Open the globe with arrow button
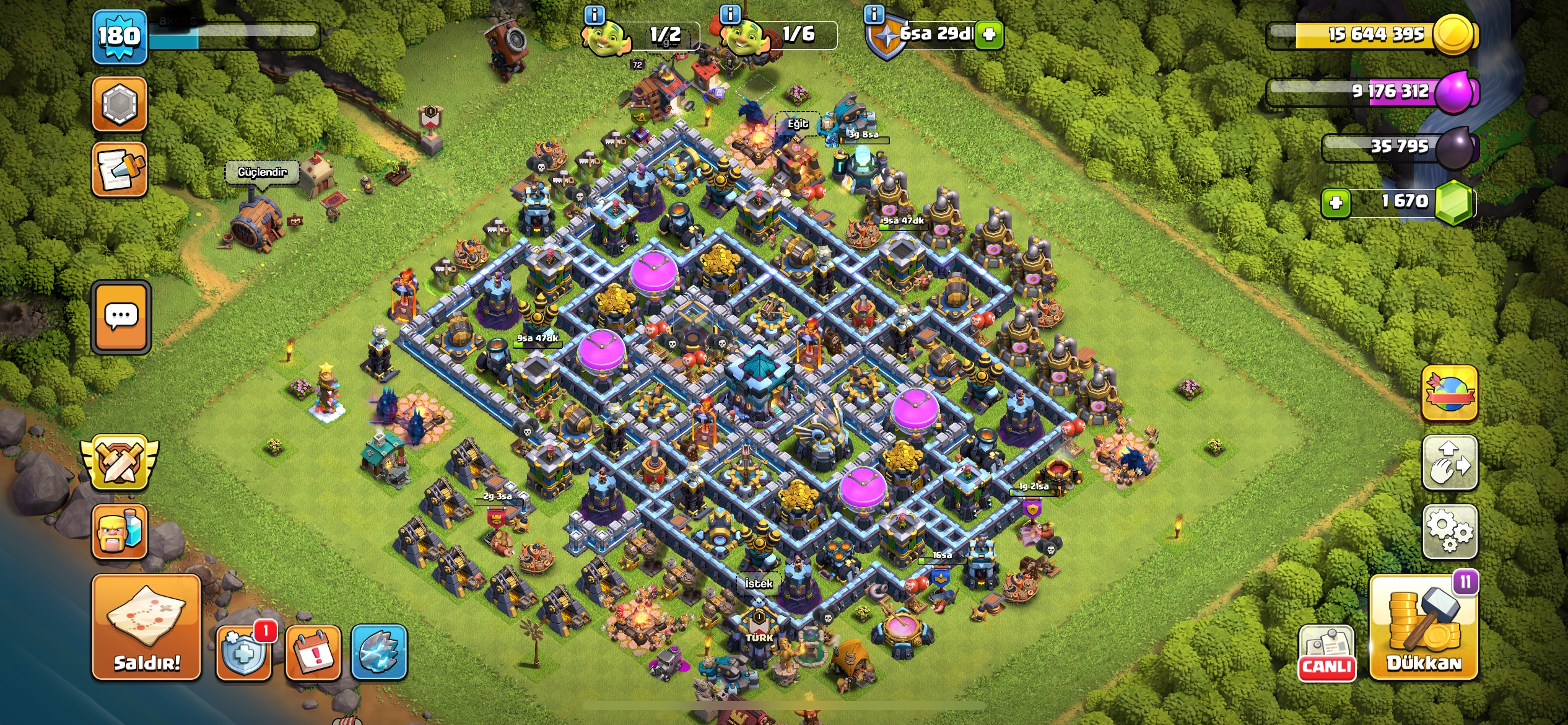This screenshot has width=1568, height=725. click(x=1449, y=393)
